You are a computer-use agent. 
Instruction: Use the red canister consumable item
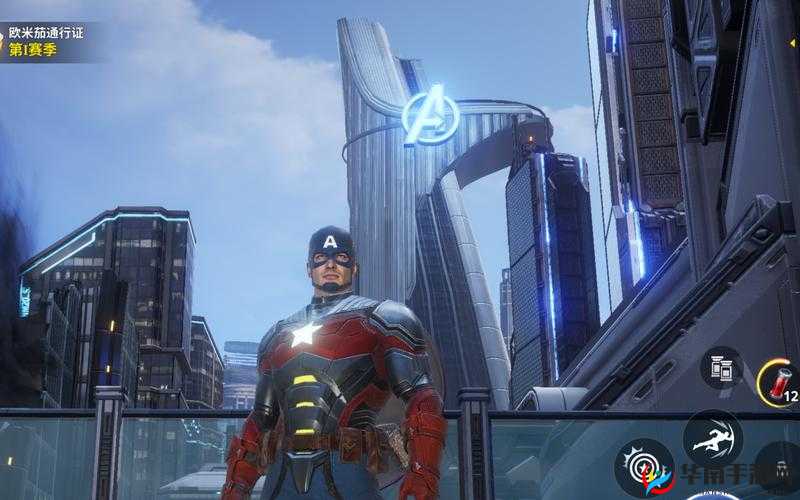coord(777,381)
